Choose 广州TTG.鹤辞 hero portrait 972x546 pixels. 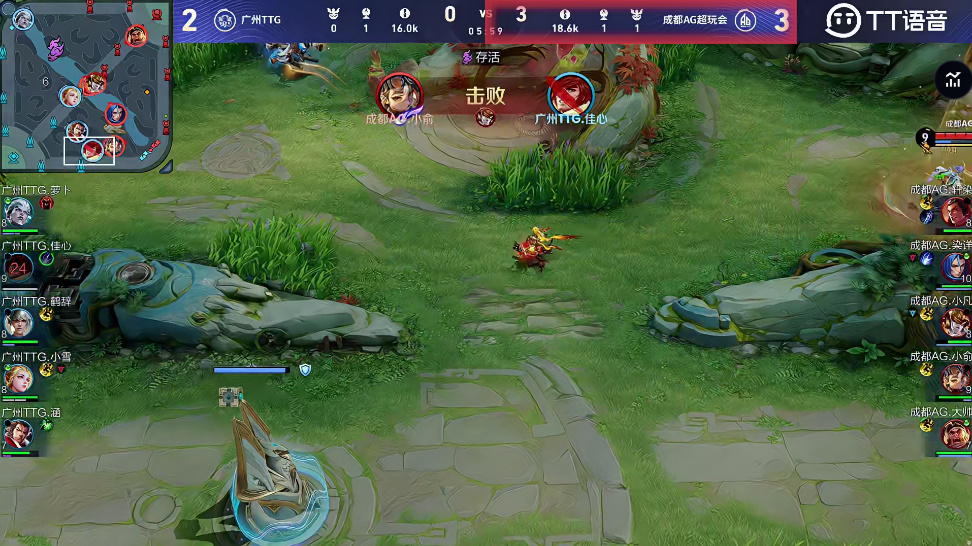tap(18, 322)
